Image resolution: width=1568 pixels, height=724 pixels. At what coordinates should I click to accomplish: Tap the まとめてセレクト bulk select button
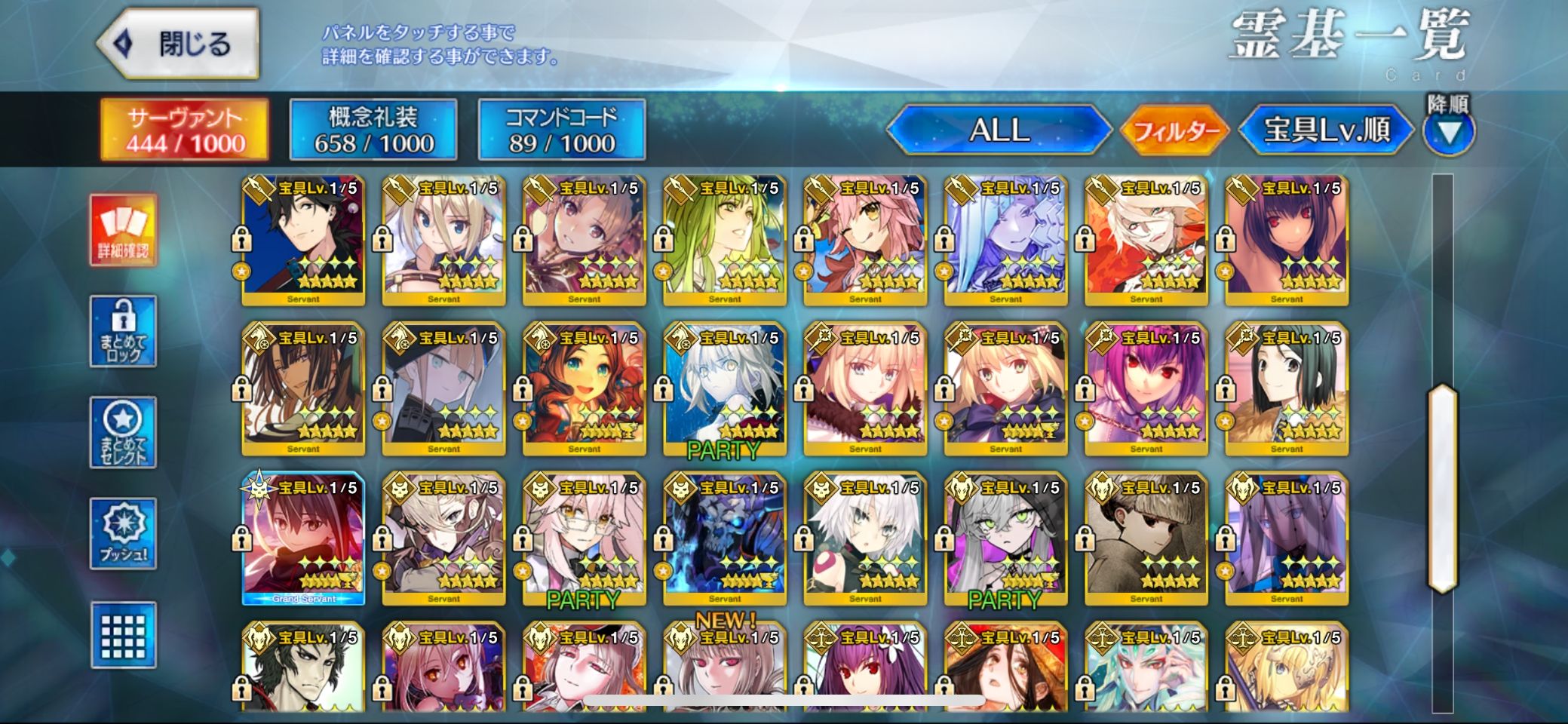(x=123, y=433)
